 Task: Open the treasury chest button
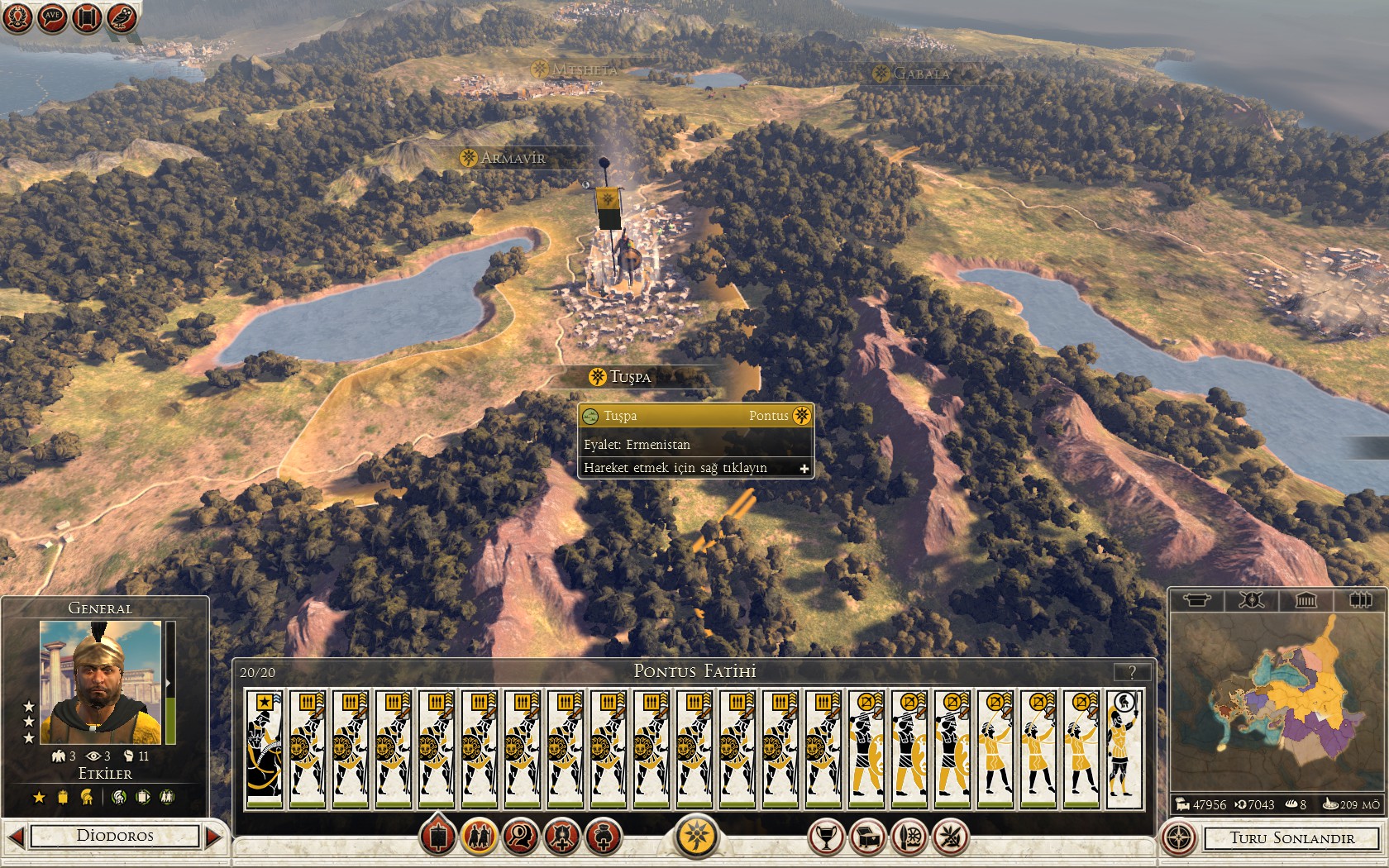click(x=866, y=837)
